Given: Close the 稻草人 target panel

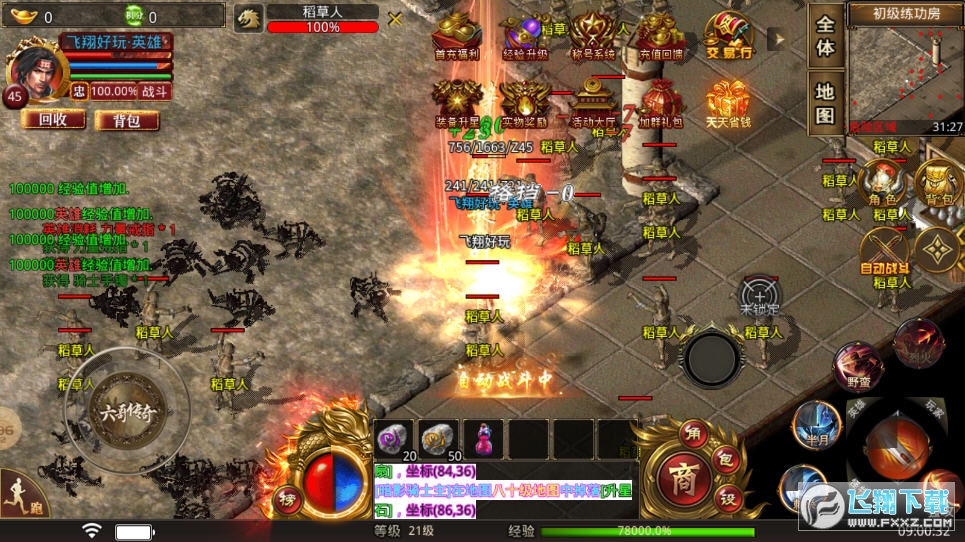Looking at the screenshot, I should click(x=395, y=19).
